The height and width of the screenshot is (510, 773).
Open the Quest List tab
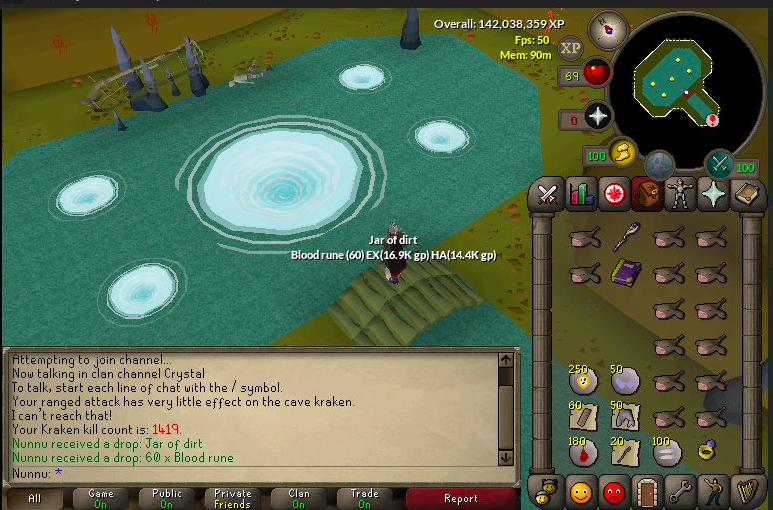pos(614,194)
